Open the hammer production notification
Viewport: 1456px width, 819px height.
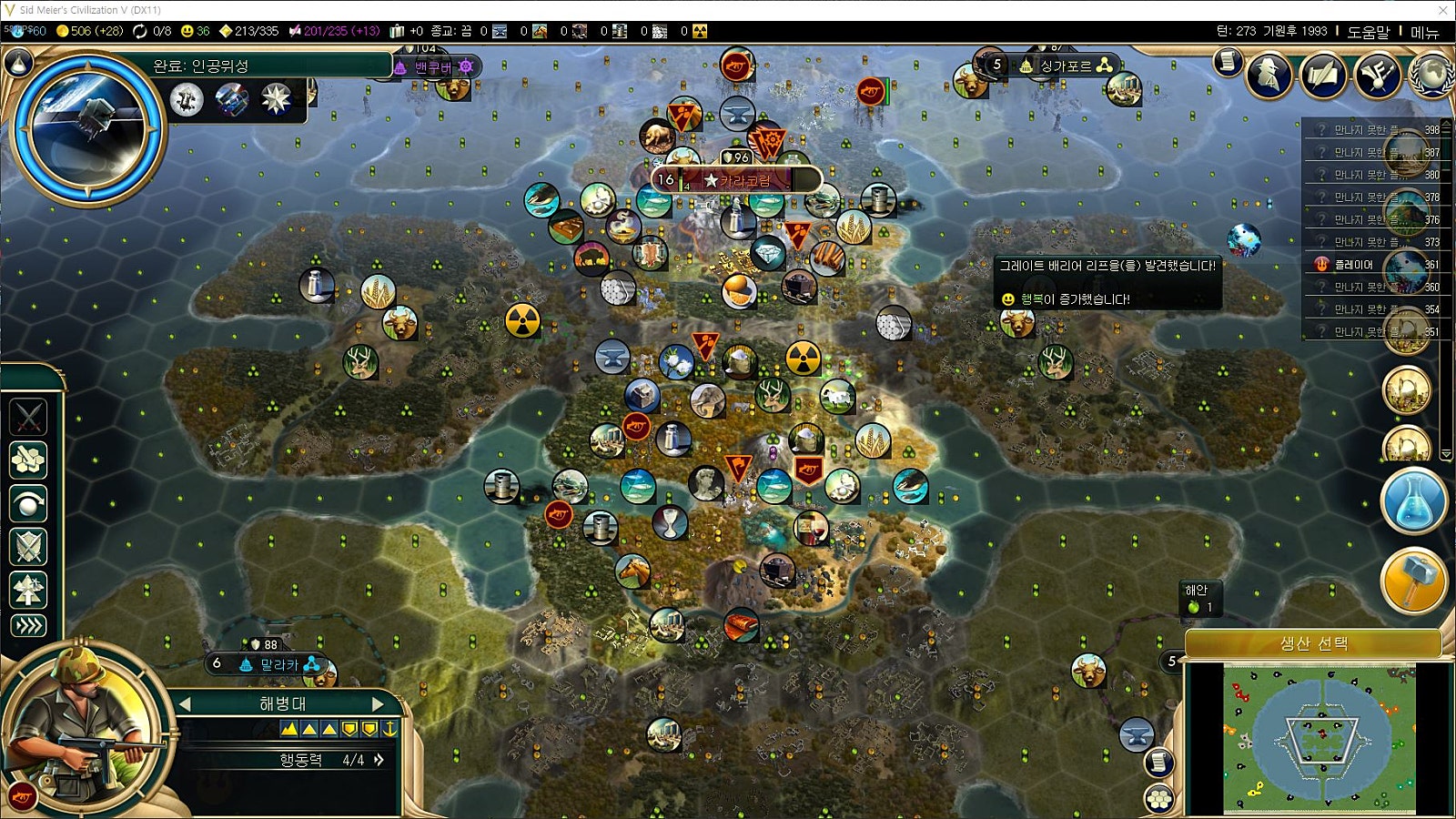[1413, 581]
